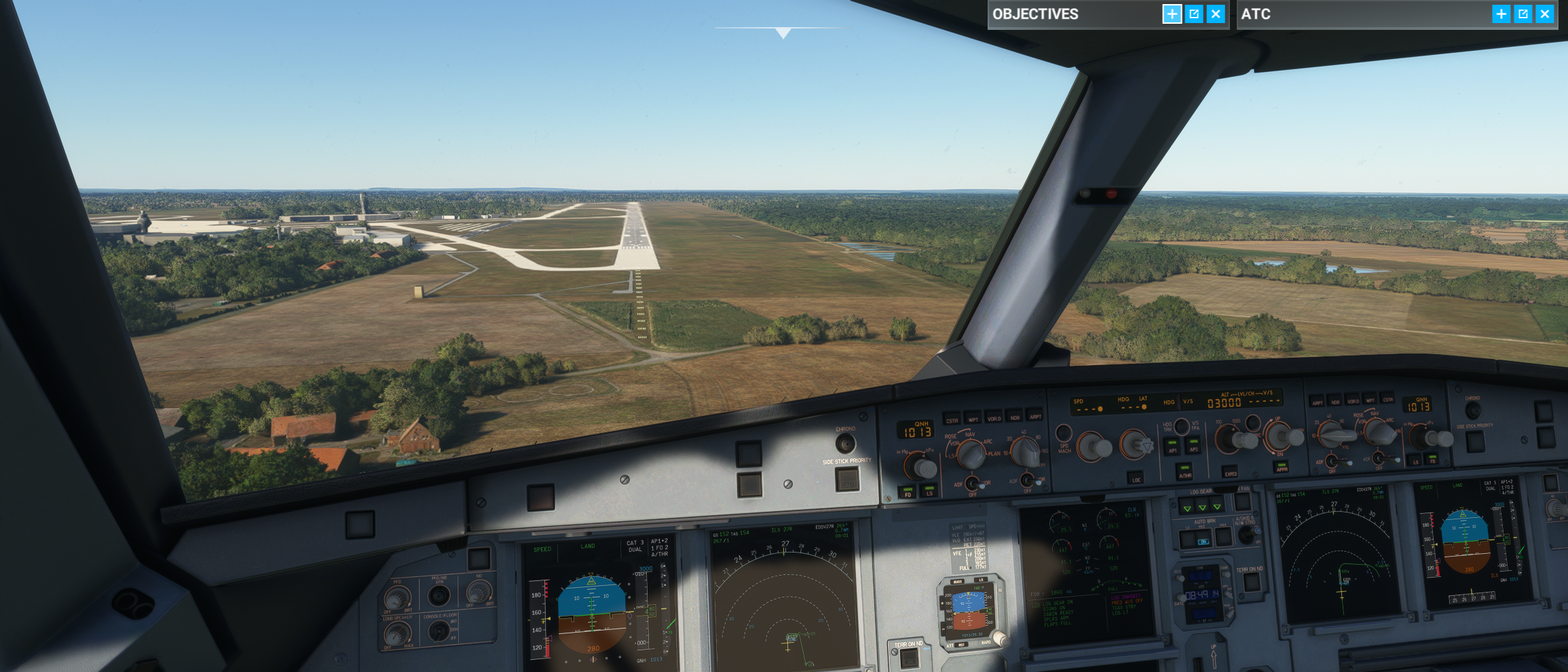The width and height of the screenshot is (1568, 672).
Task: Expand the ATC panel with its plus button
Action: [x=1501, y=14]
